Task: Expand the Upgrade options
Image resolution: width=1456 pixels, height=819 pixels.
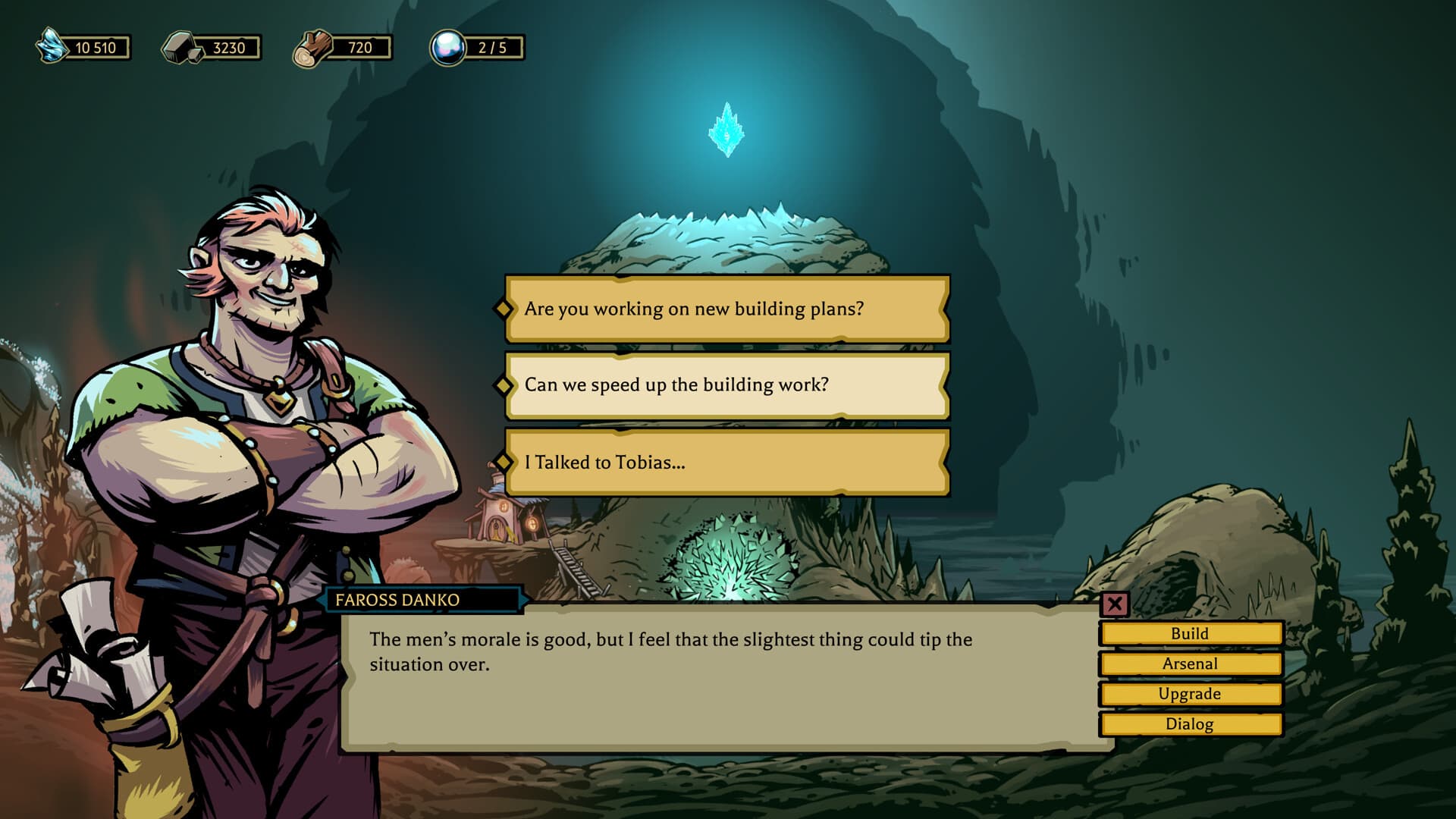Action: (x=1189, y=694)
